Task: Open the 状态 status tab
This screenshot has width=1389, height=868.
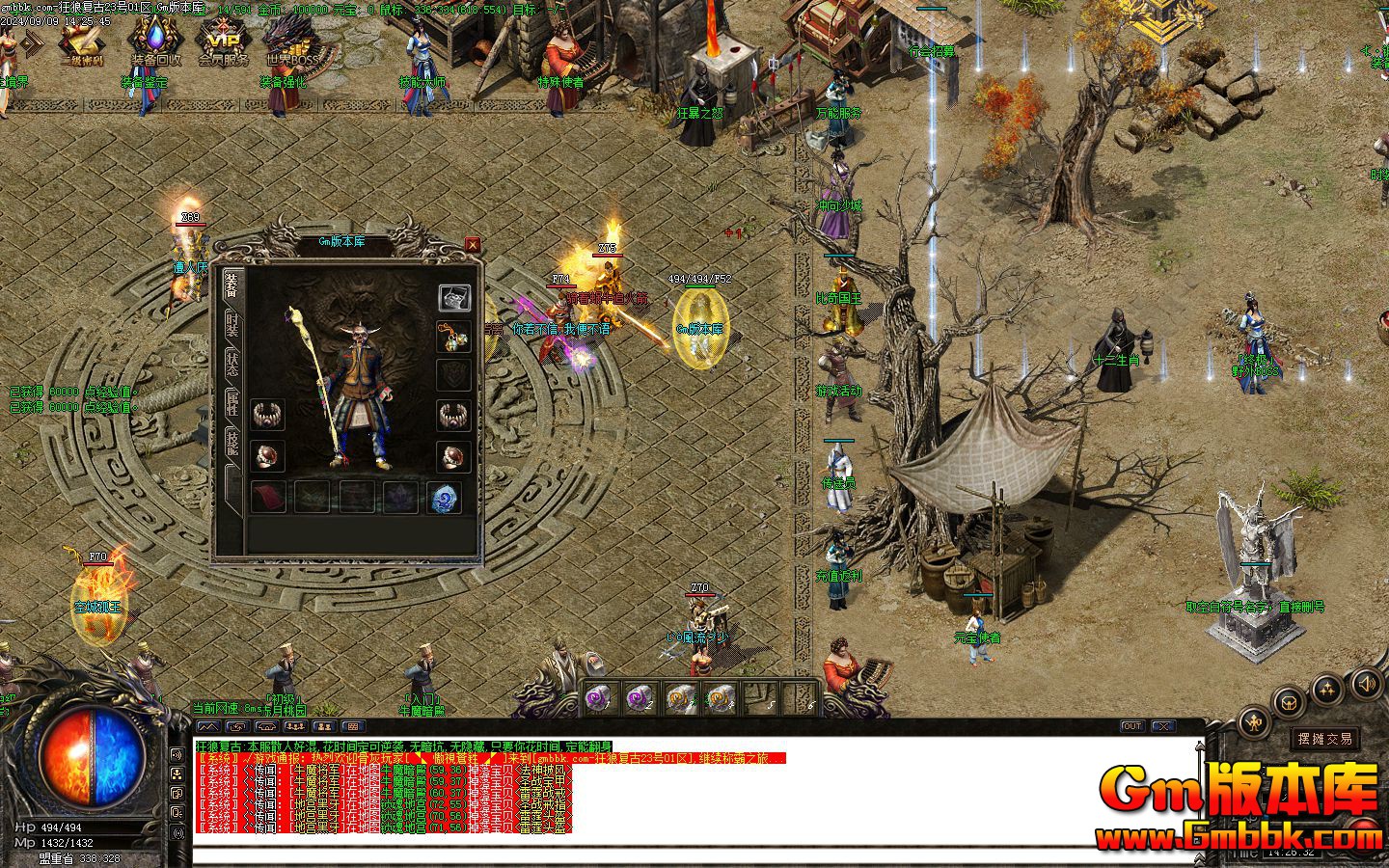Action: [232, 364]
